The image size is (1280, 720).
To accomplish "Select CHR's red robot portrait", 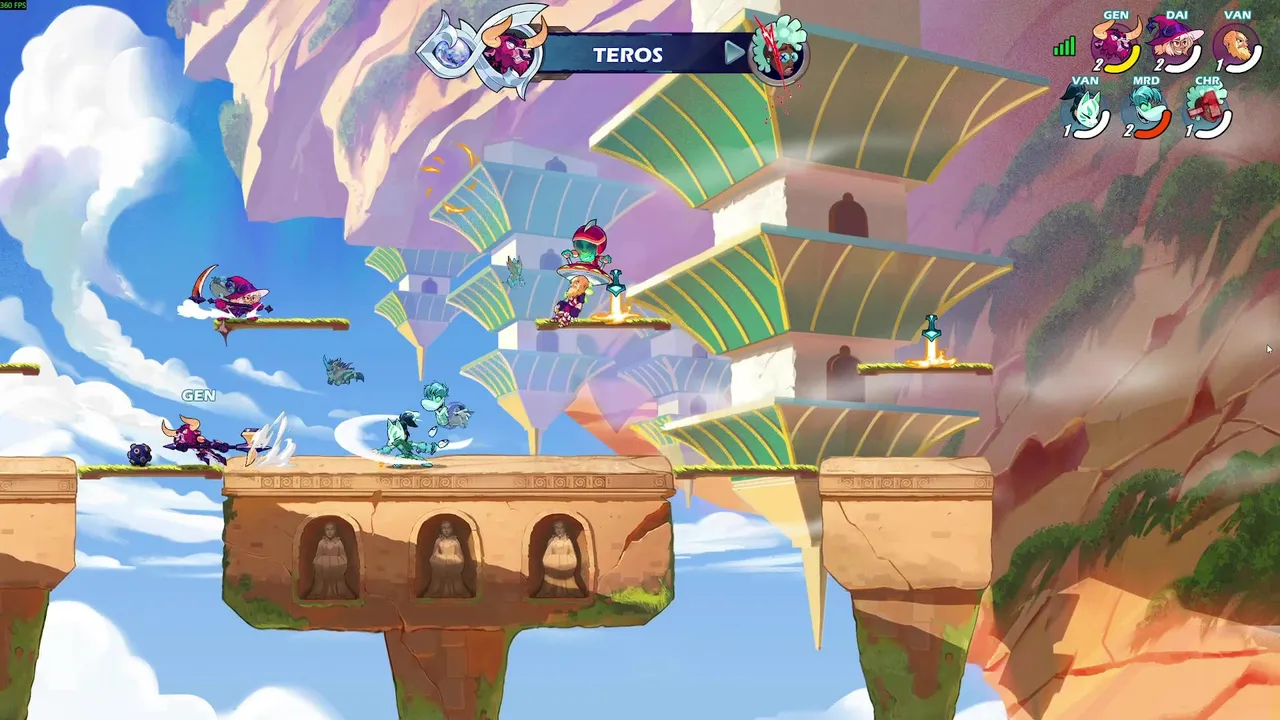I will click(x=1207, y=110).
